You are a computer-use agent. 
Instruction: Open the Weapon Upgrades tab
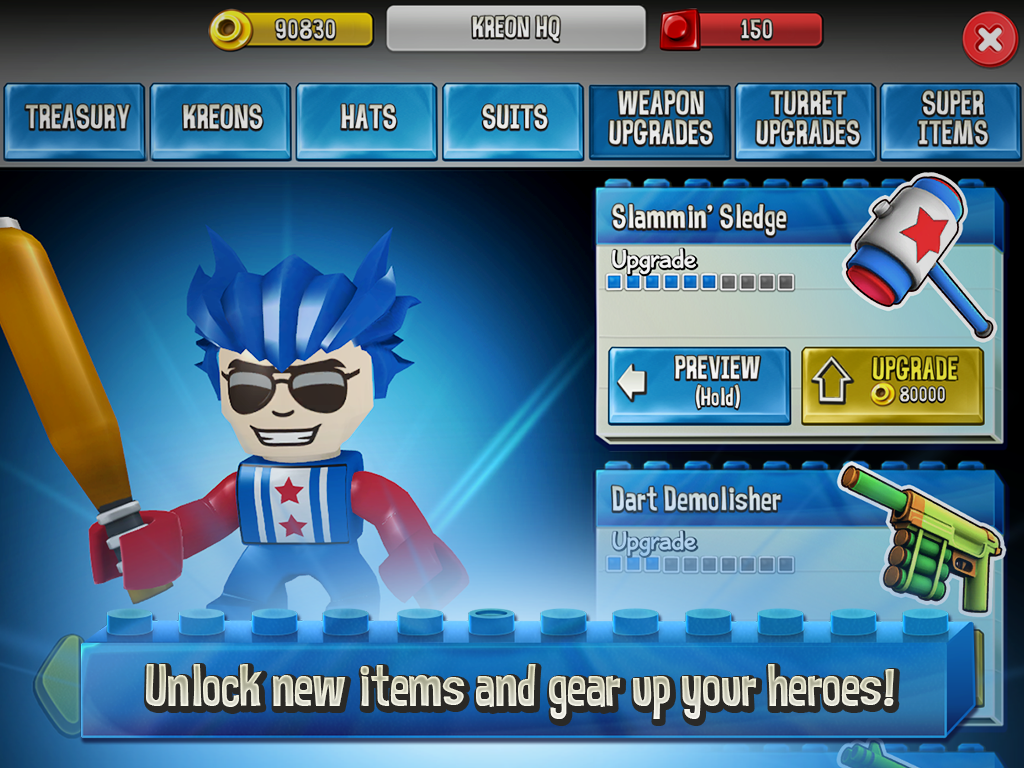(x=660, y=120)
